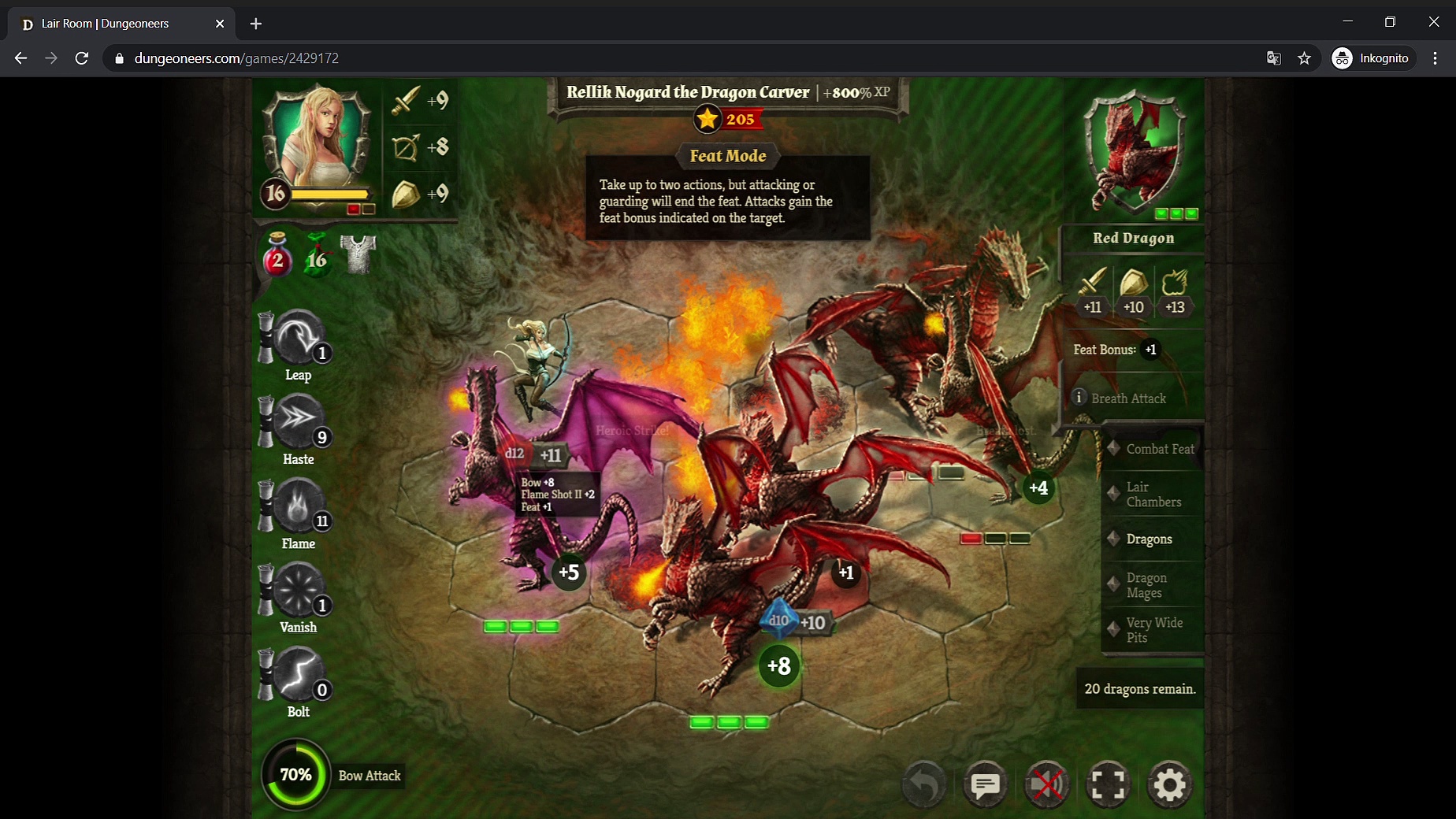The height and width of the screenshot is (819, 1456).
Task: Reload the browser page
Action: (81, 58)
